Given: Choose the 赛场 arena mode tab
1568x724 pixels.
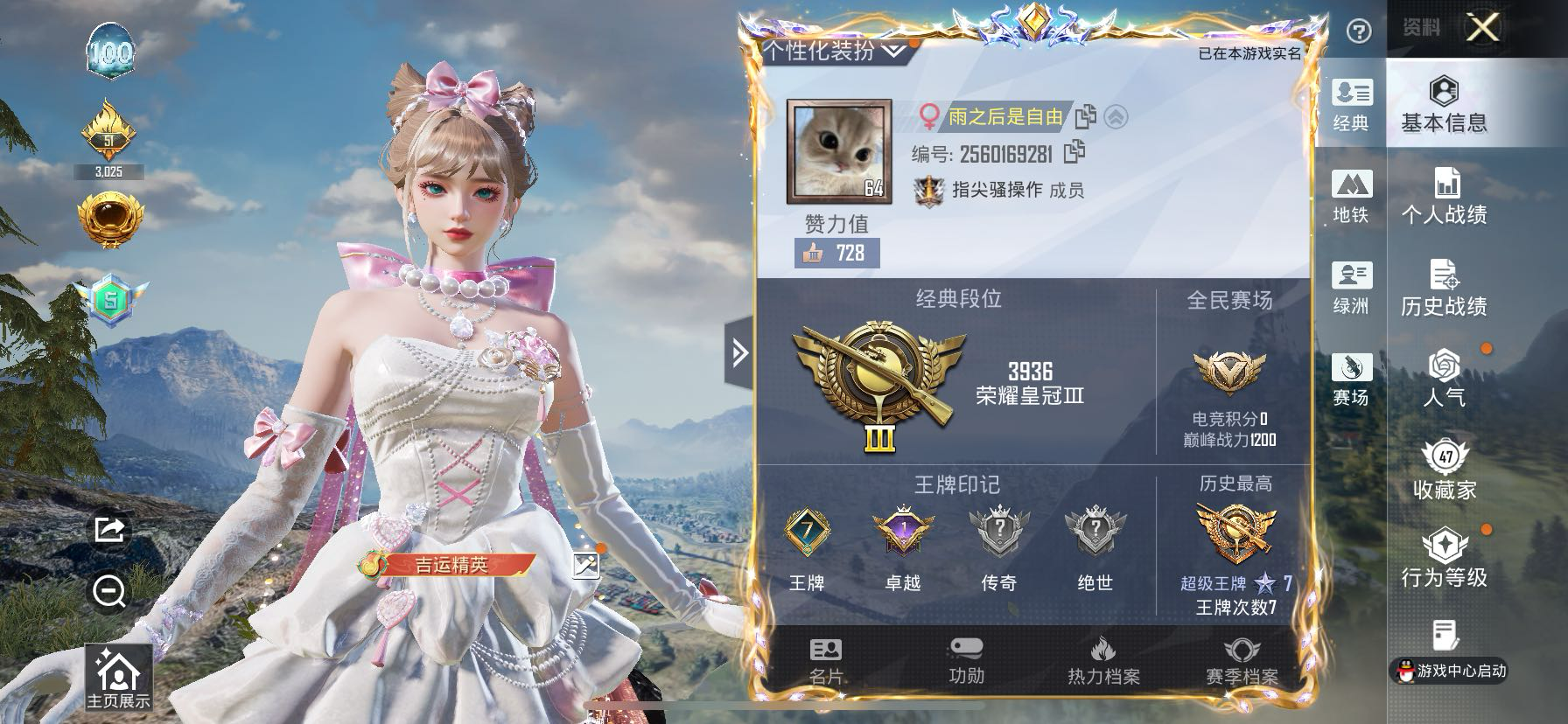Looking at the screenshot, I should click(1351, 380).
